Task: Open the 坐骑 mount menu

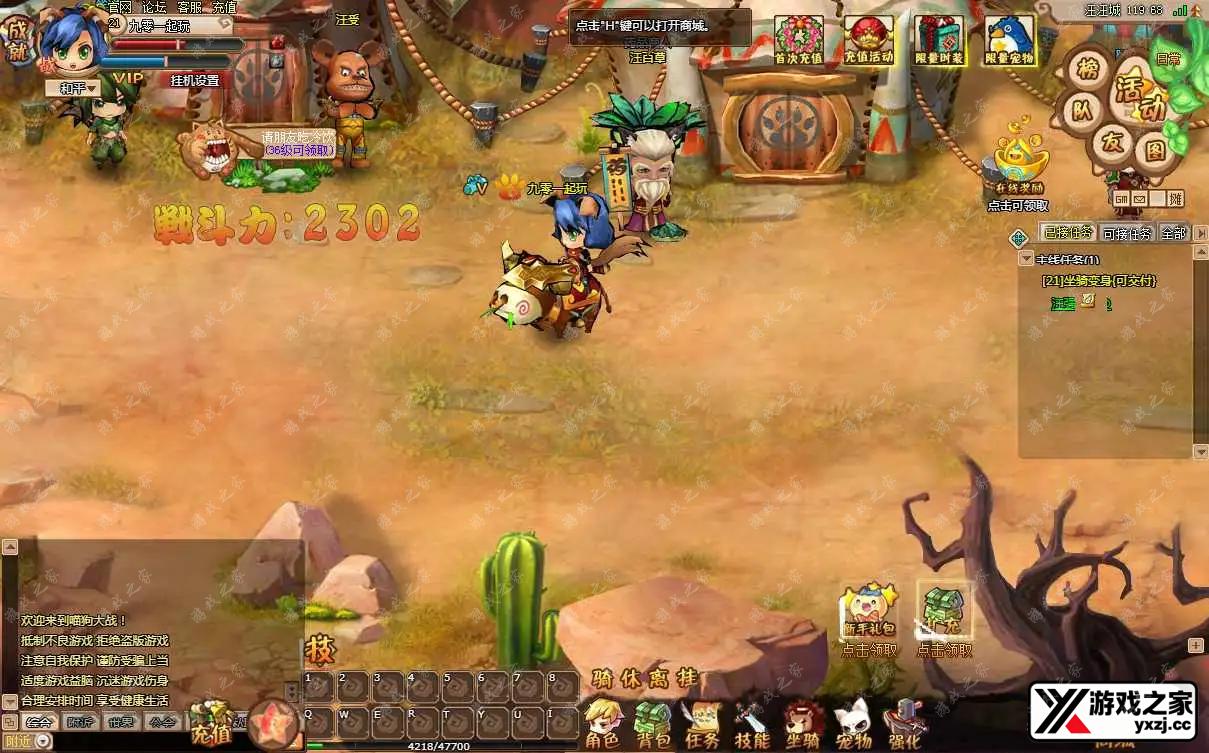Action: pyautogui.click(x=803, y=724)
